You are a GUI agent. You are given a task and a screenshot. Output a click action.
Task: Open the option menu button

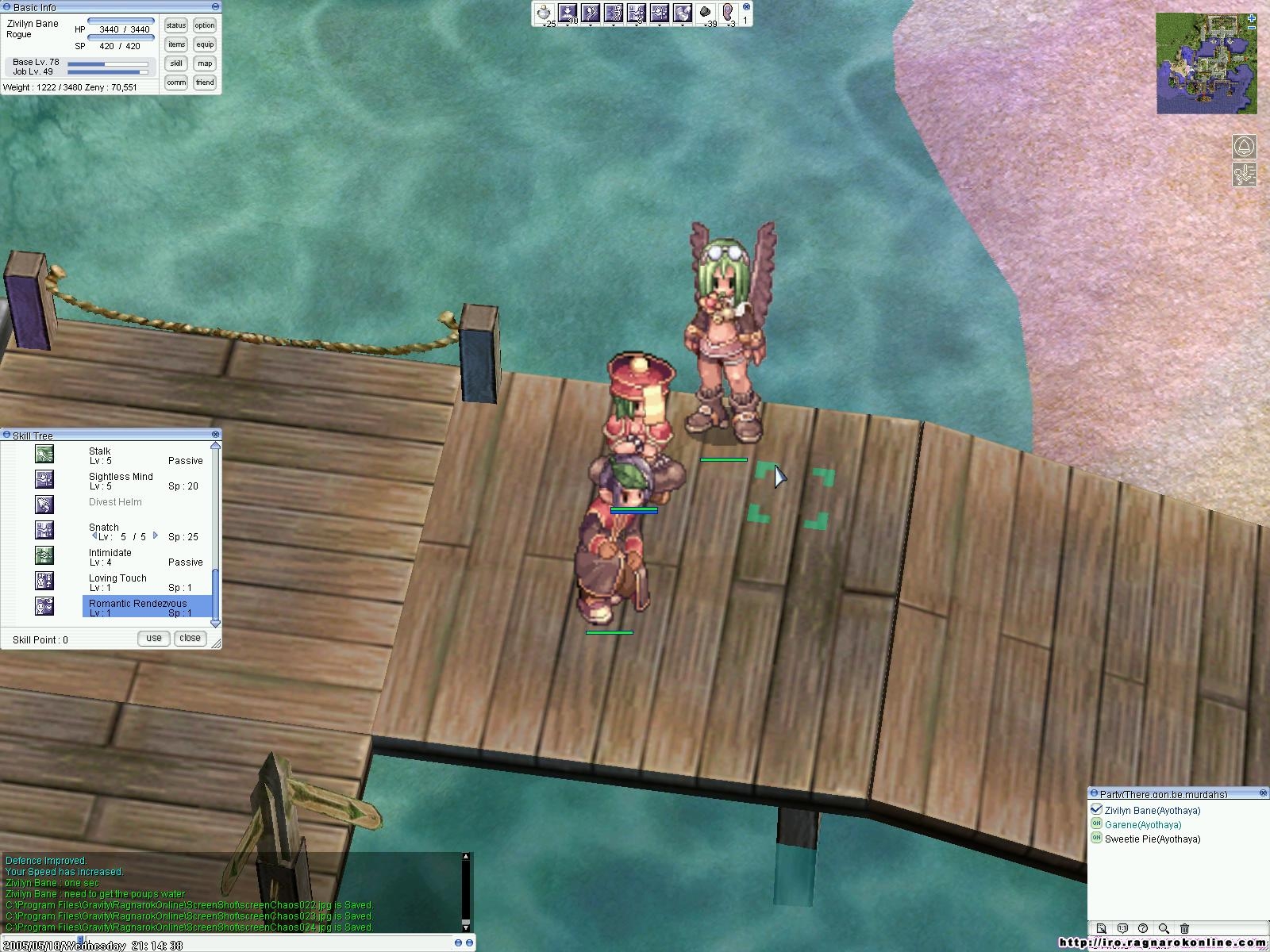[205, 25]
